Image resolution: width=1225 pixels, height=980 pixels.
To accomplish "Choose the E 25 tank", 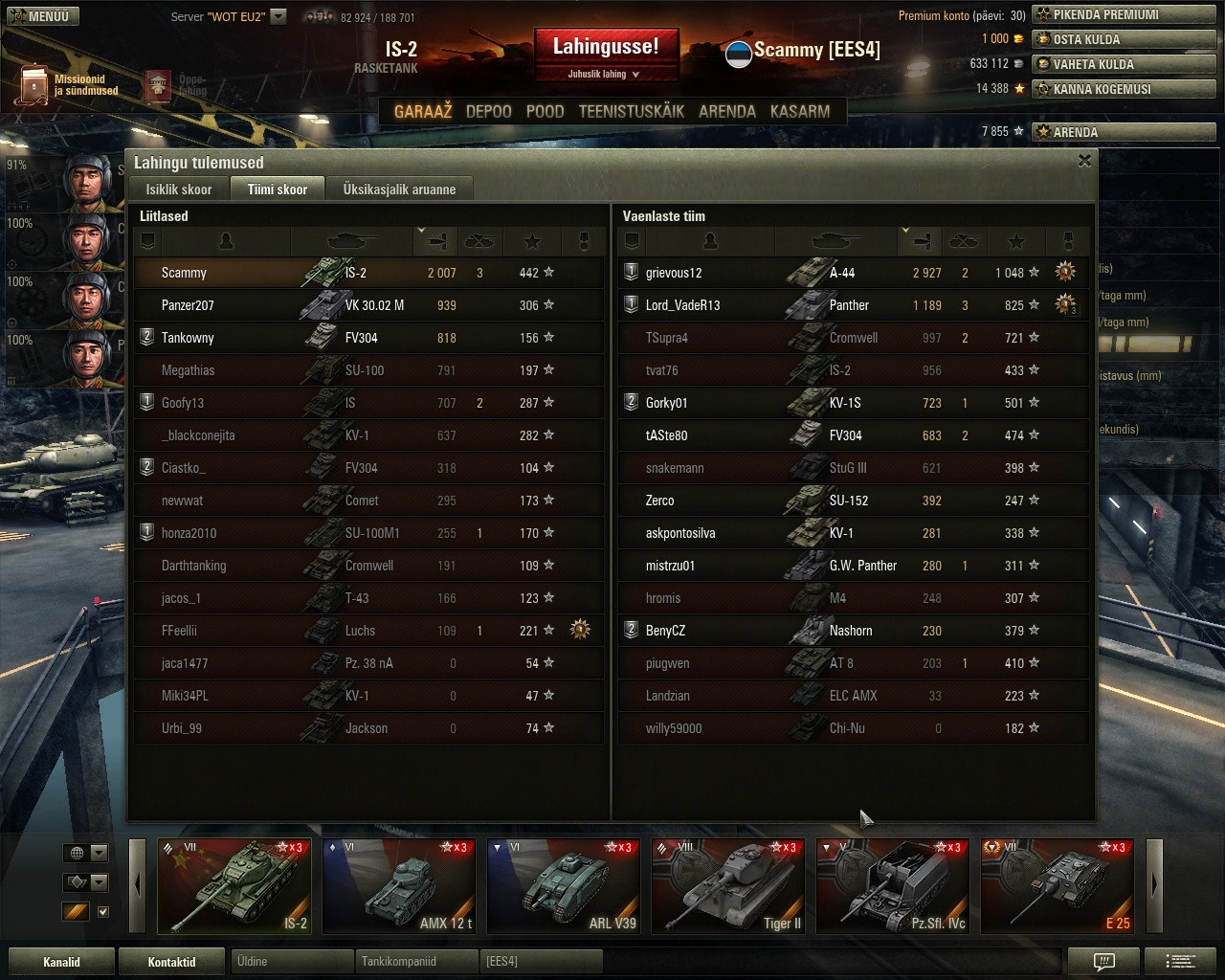I will click(1058, 886).
